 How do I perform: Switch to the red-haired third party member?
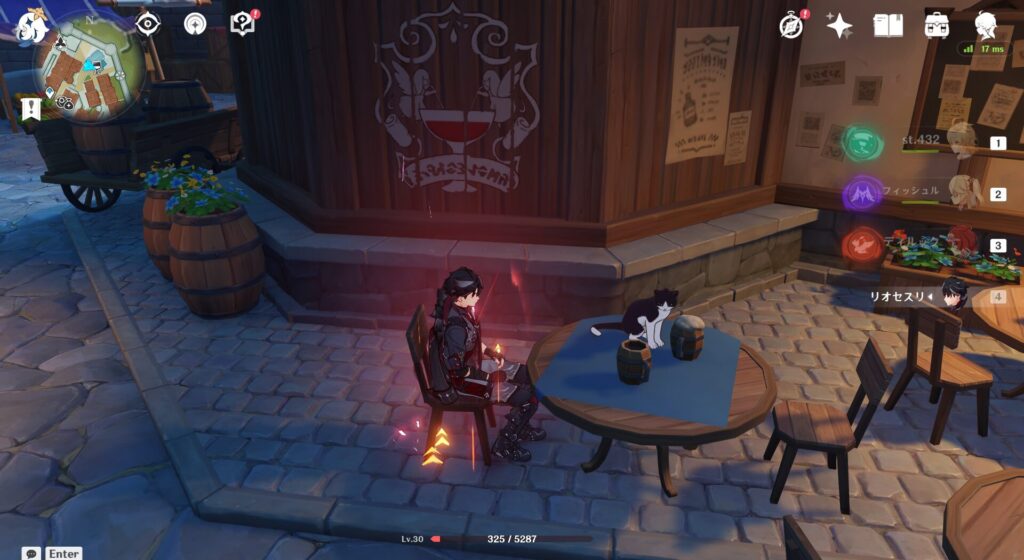(x=962, y=243)
